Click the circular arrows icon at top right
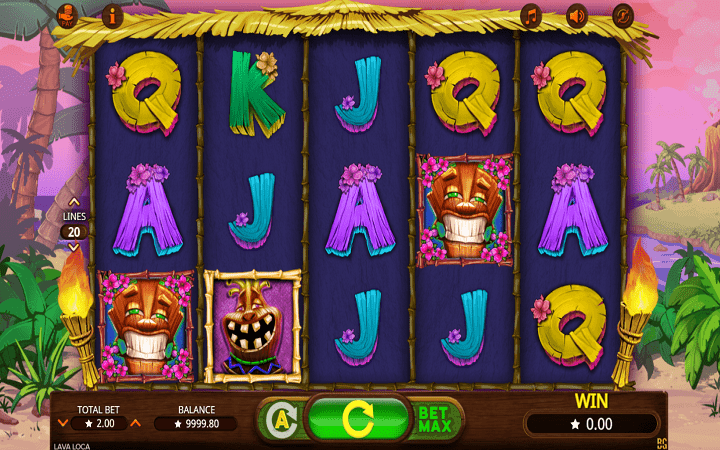The width and height of the screenshot is (720, 450). [623, 15]
